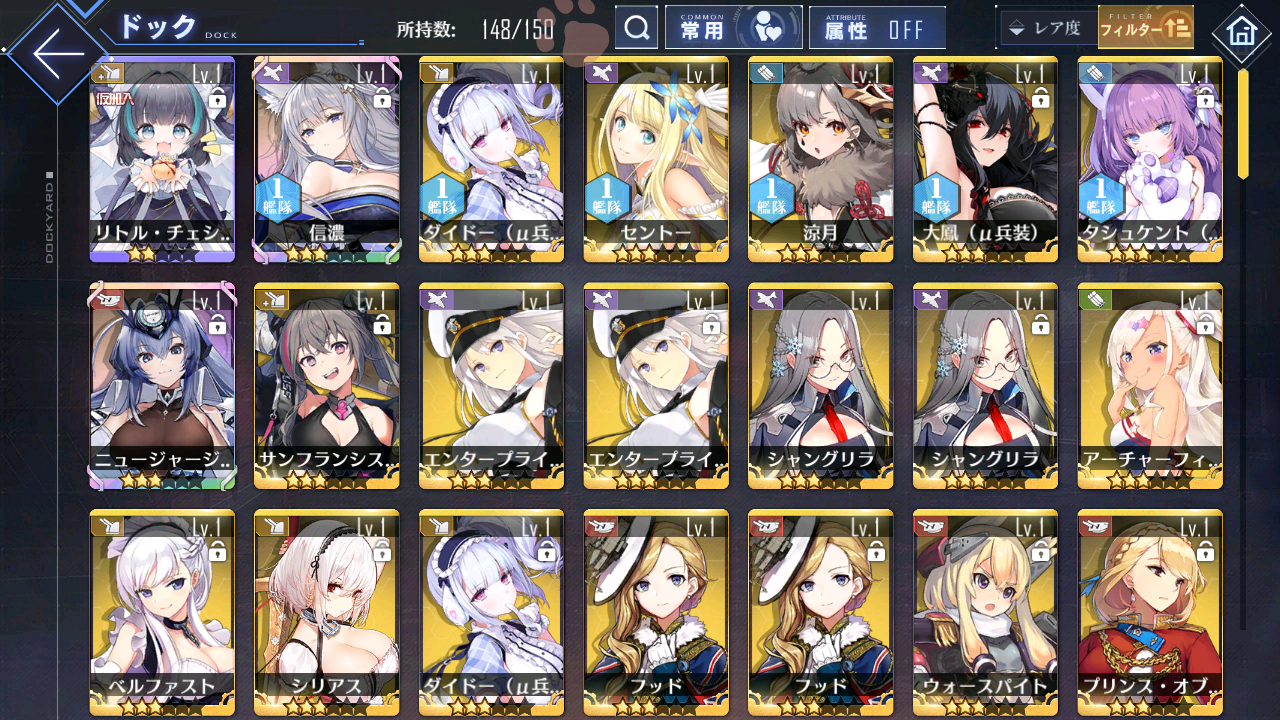The height and width of the screenshot is (720, 1280).
Task: Choose the サンフランシスコ ship card
Action: (326, 385)
